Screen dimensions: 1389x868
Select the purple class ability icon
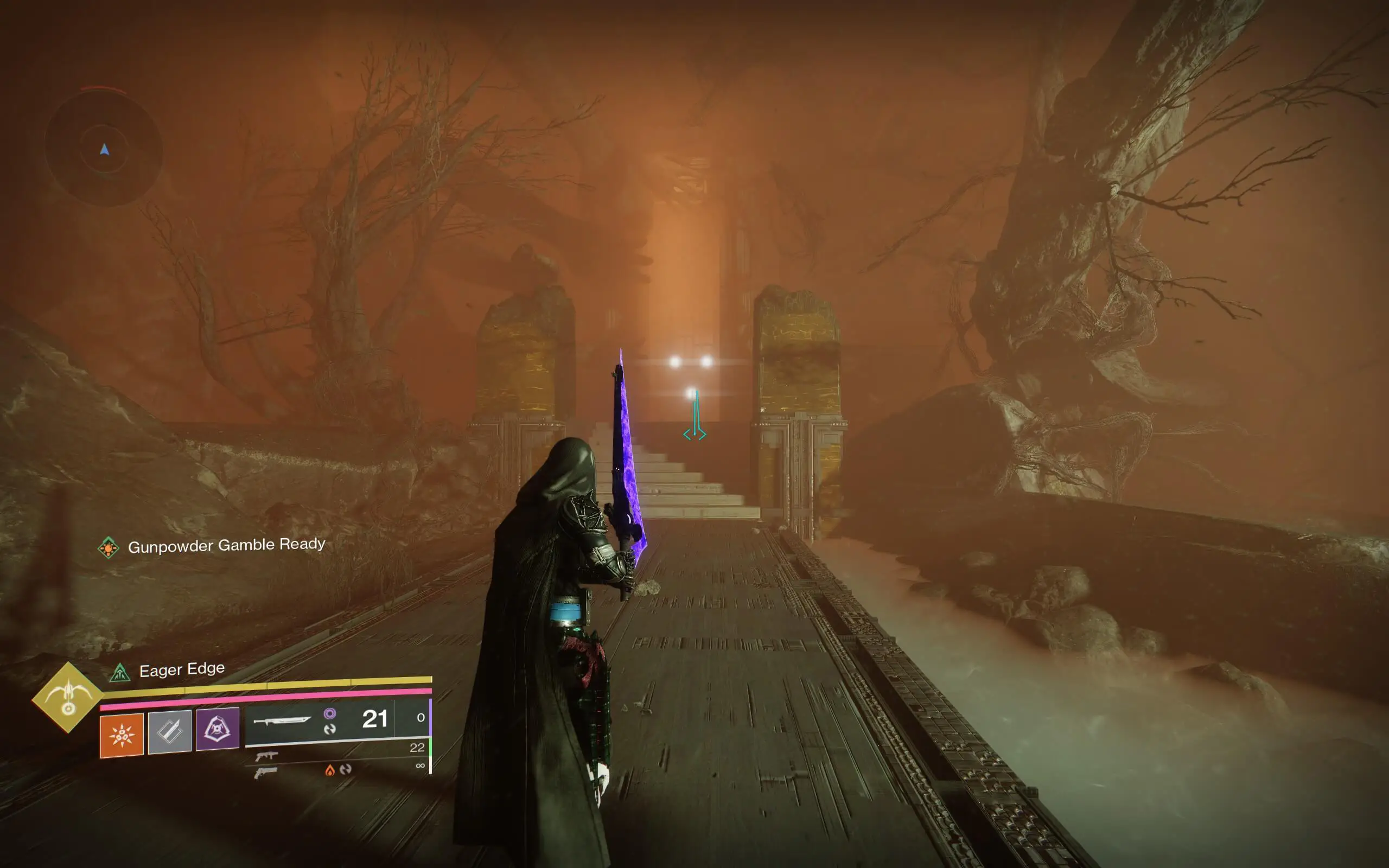(x=218, y=732)
